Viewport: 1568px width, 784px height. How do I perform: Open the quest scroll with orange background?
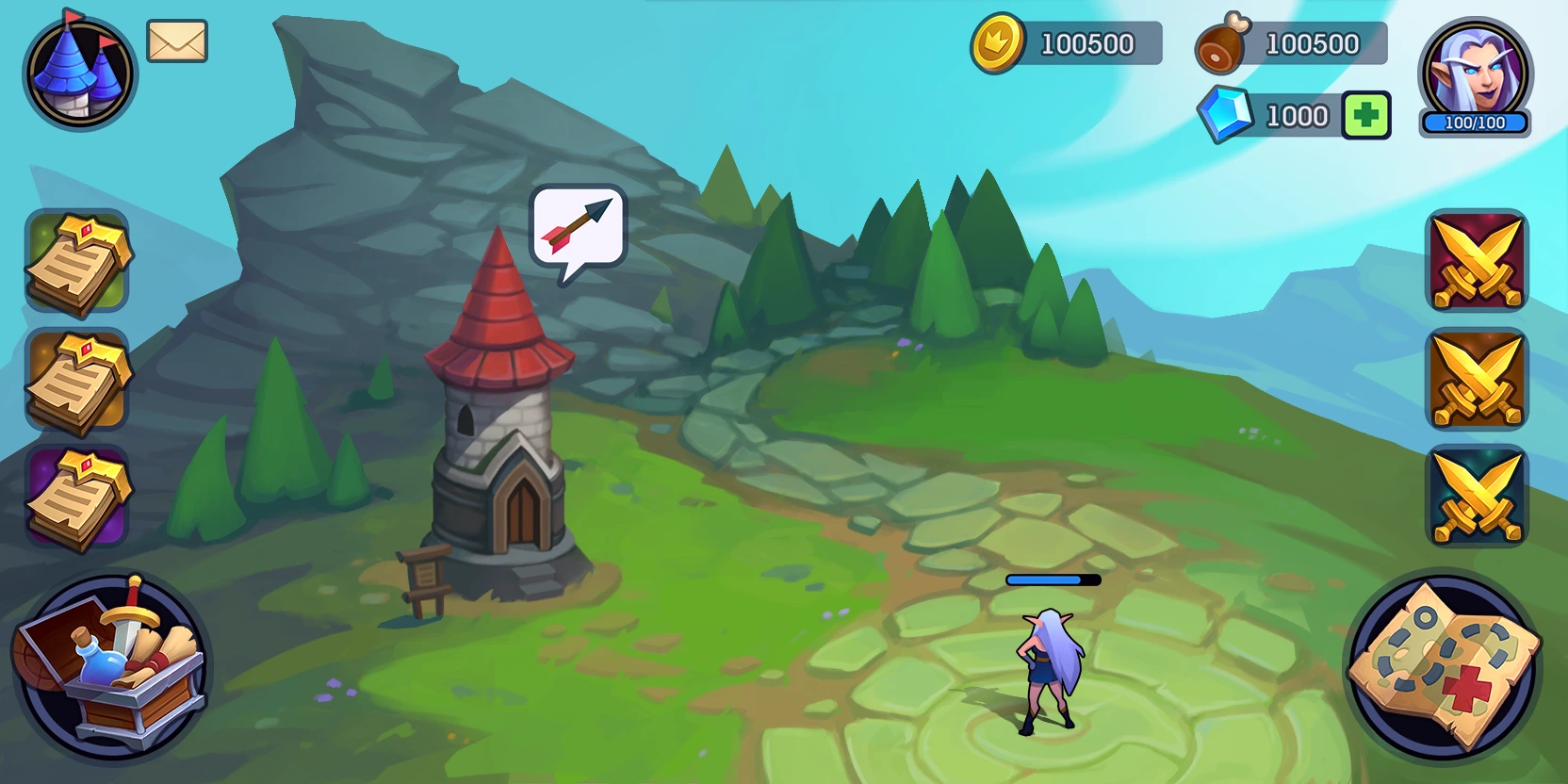tap(77, 380)
